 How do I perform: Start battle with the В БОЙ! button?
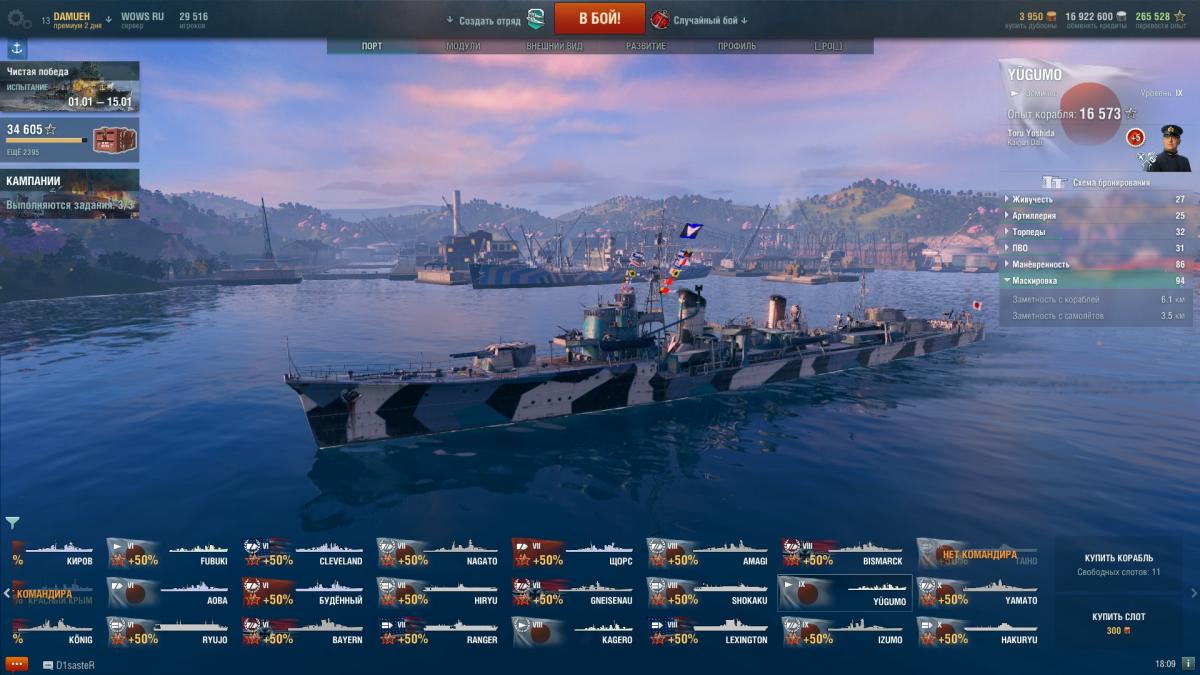(x=599, y=18)
